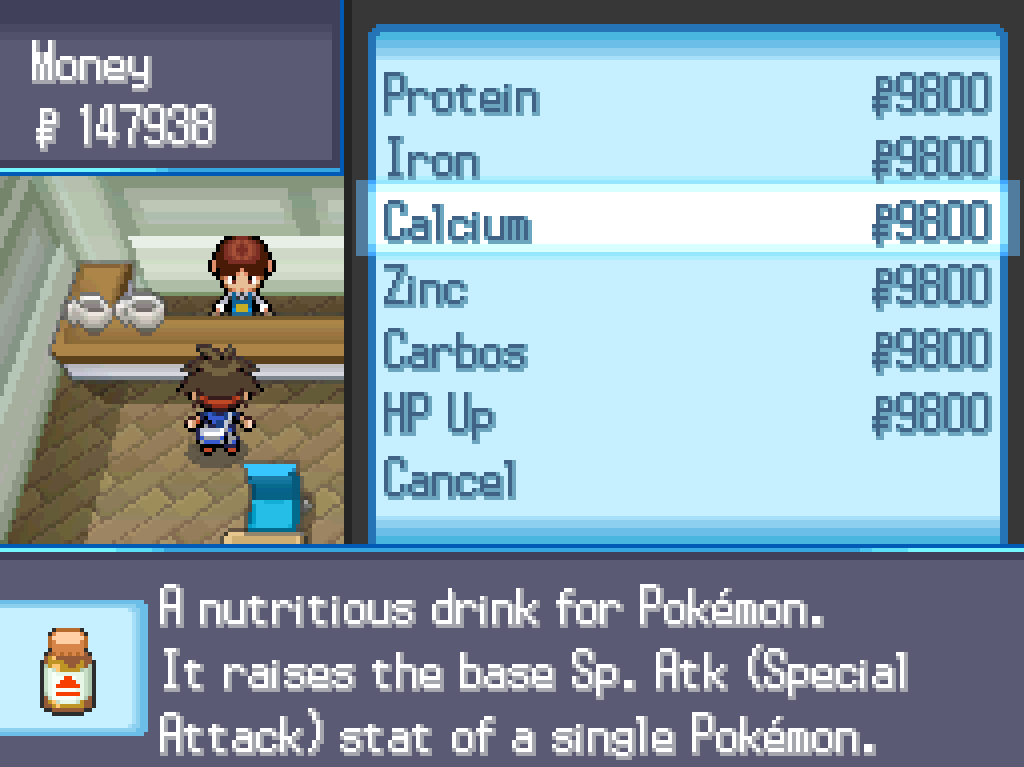The width and height of the screenshot is (1024, 767).
Task: Select the Carbos shop entry
Action: (455, 352)
